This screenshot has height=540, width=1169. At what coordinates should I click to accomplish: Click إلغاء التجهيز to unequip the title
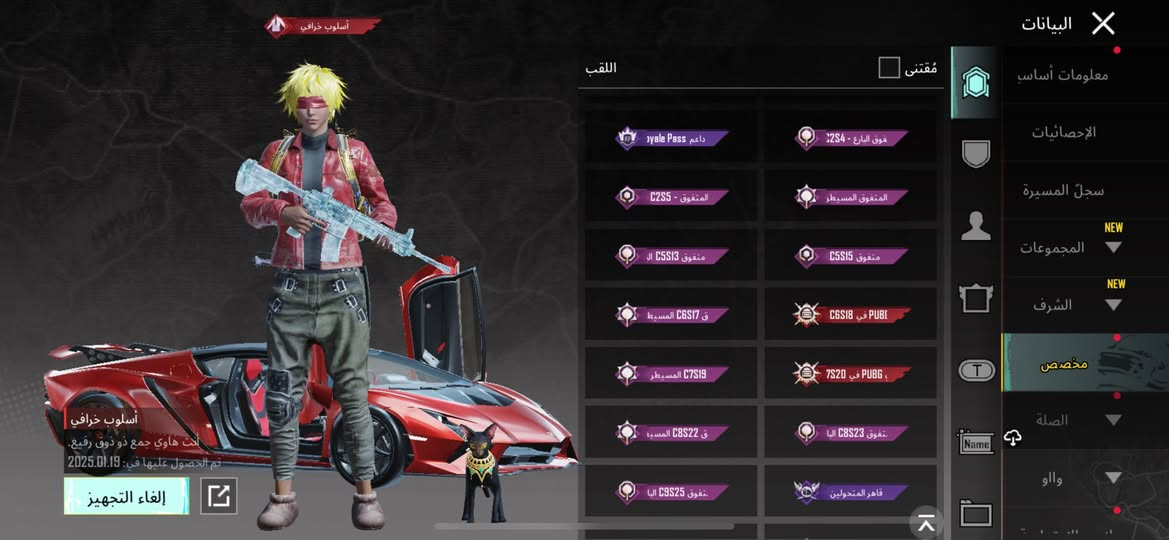tap(126, 496)
